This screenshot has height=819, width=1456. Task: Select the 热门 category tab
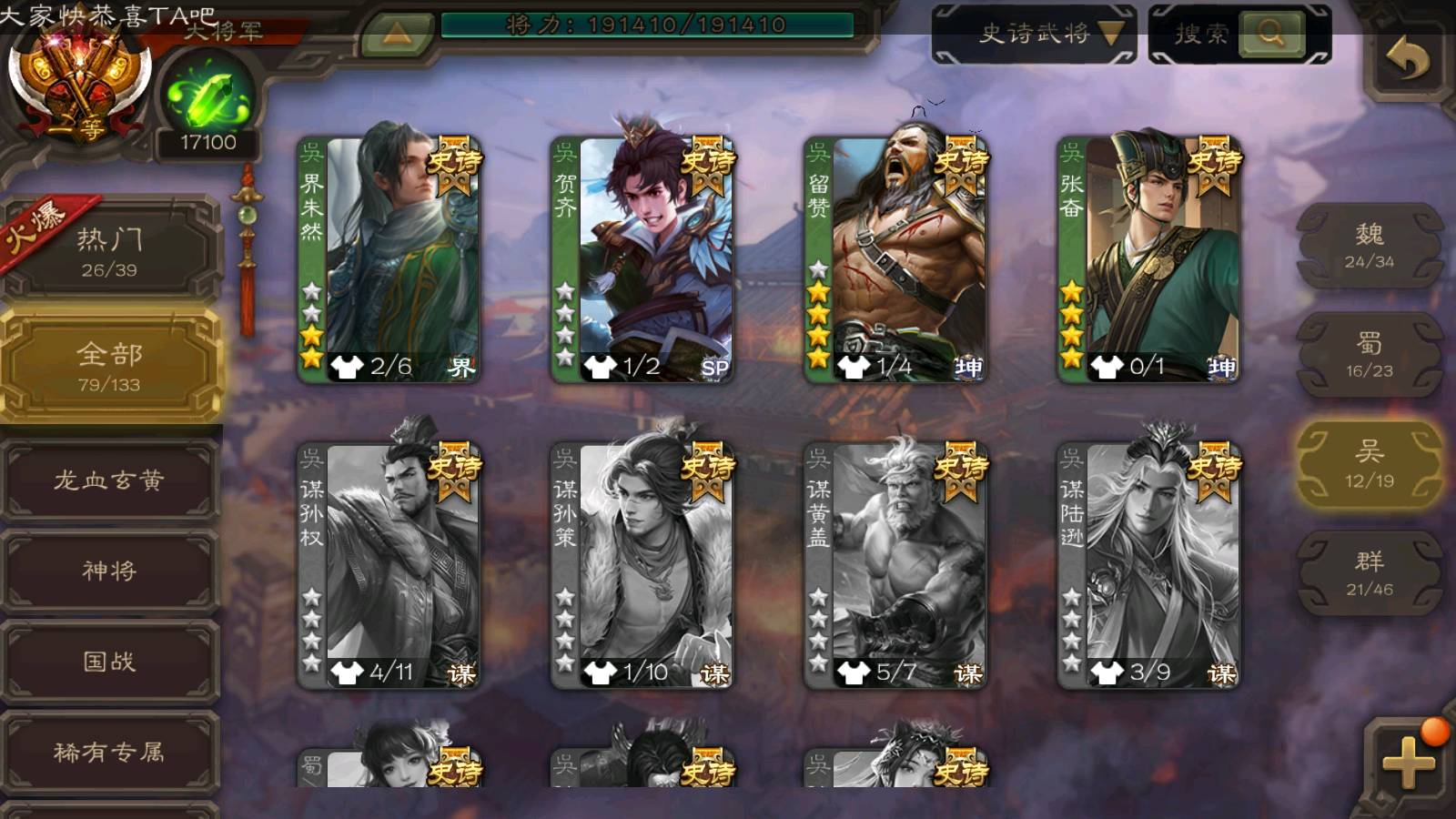(x=109, y=251)
